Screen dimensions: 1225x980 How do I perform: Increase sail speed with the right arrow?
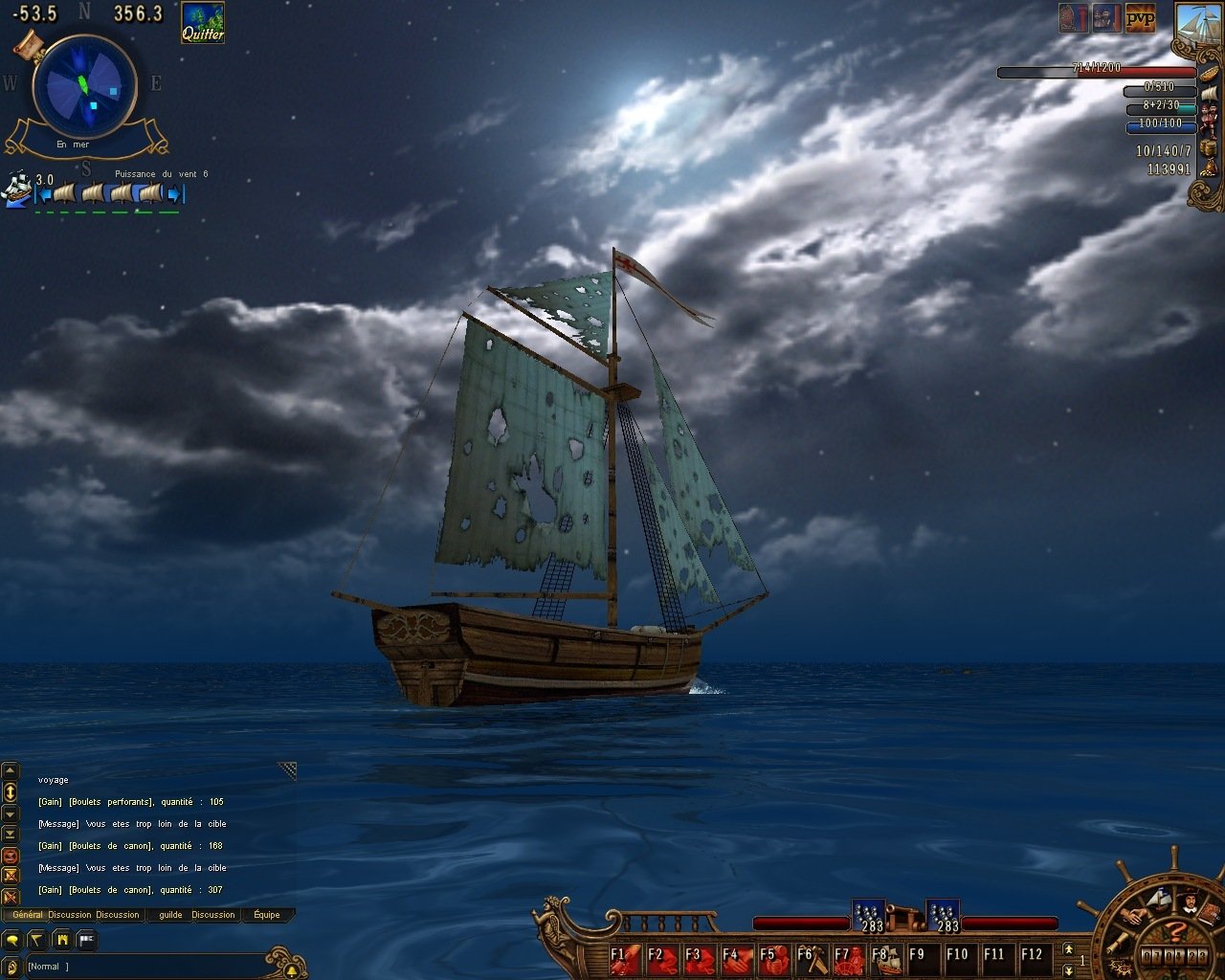175,194
